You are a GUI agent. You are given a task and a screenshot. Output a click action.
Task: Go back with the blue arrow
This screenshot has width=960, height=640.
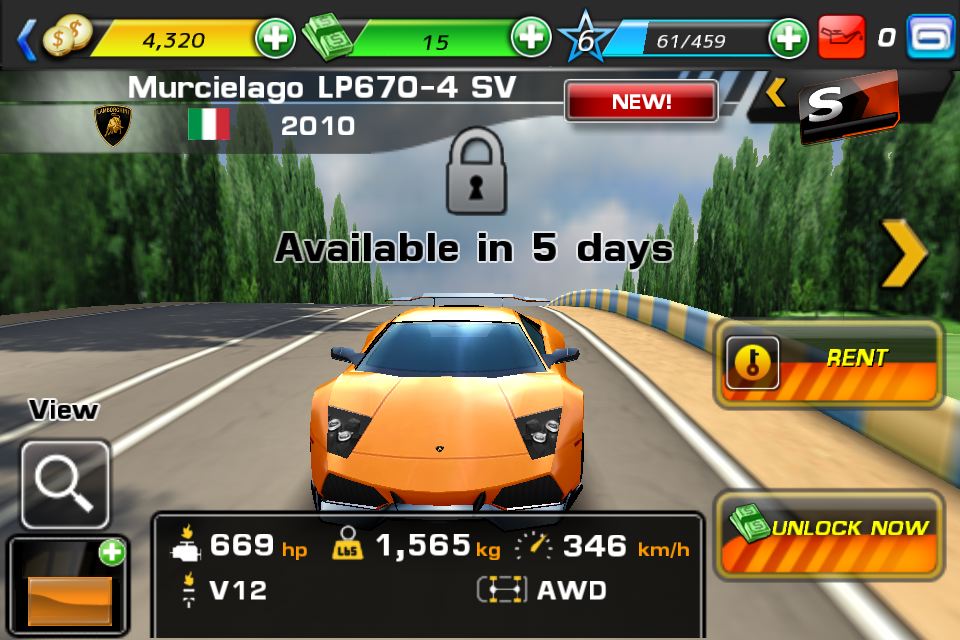(26, 39)
